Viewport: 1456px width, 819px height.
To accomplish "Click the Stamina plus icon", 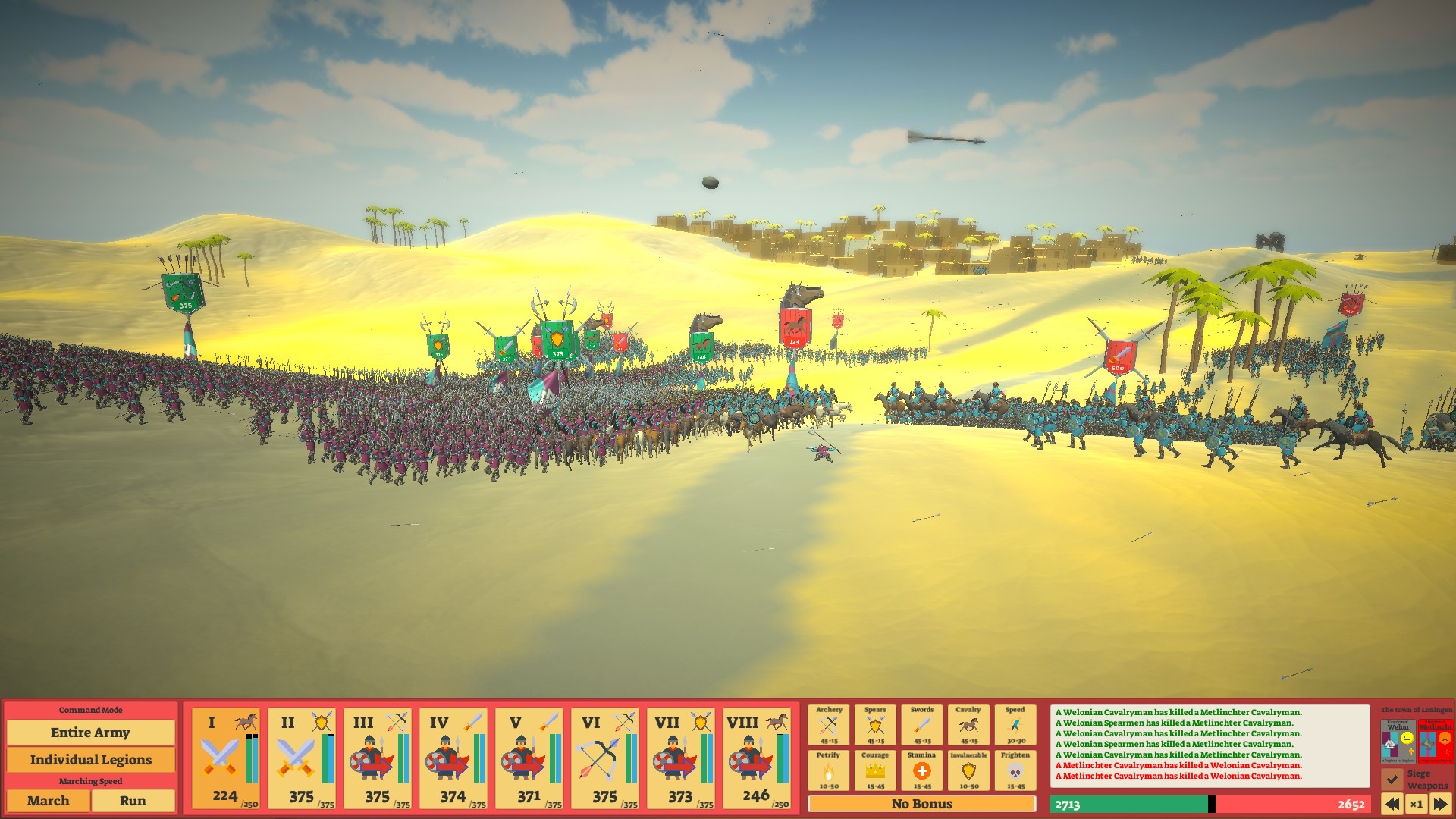I will point(922,772).
